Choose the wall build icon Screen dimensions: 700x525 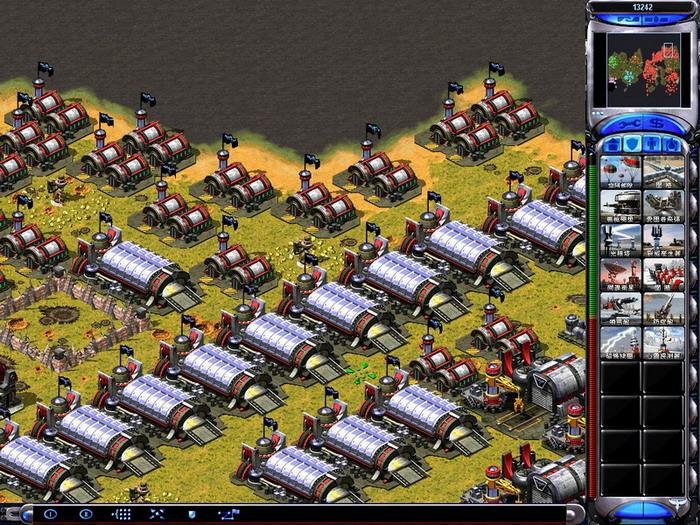pyautogui.click(x=663, y=171)
